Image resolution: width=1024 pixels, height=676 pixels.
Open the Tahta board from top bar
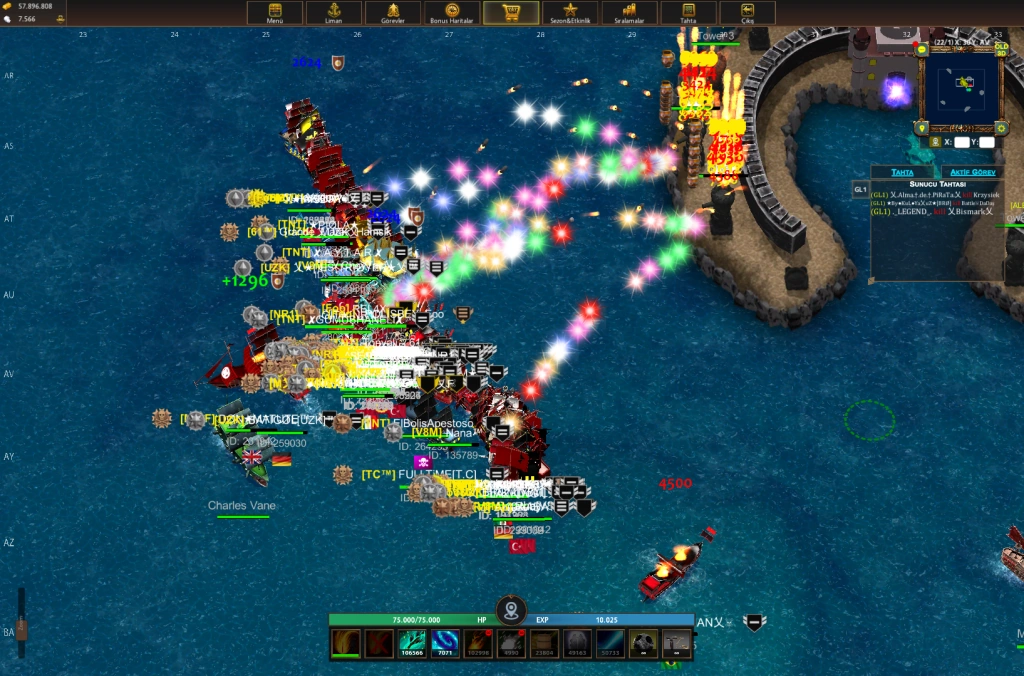coord(688,13)
